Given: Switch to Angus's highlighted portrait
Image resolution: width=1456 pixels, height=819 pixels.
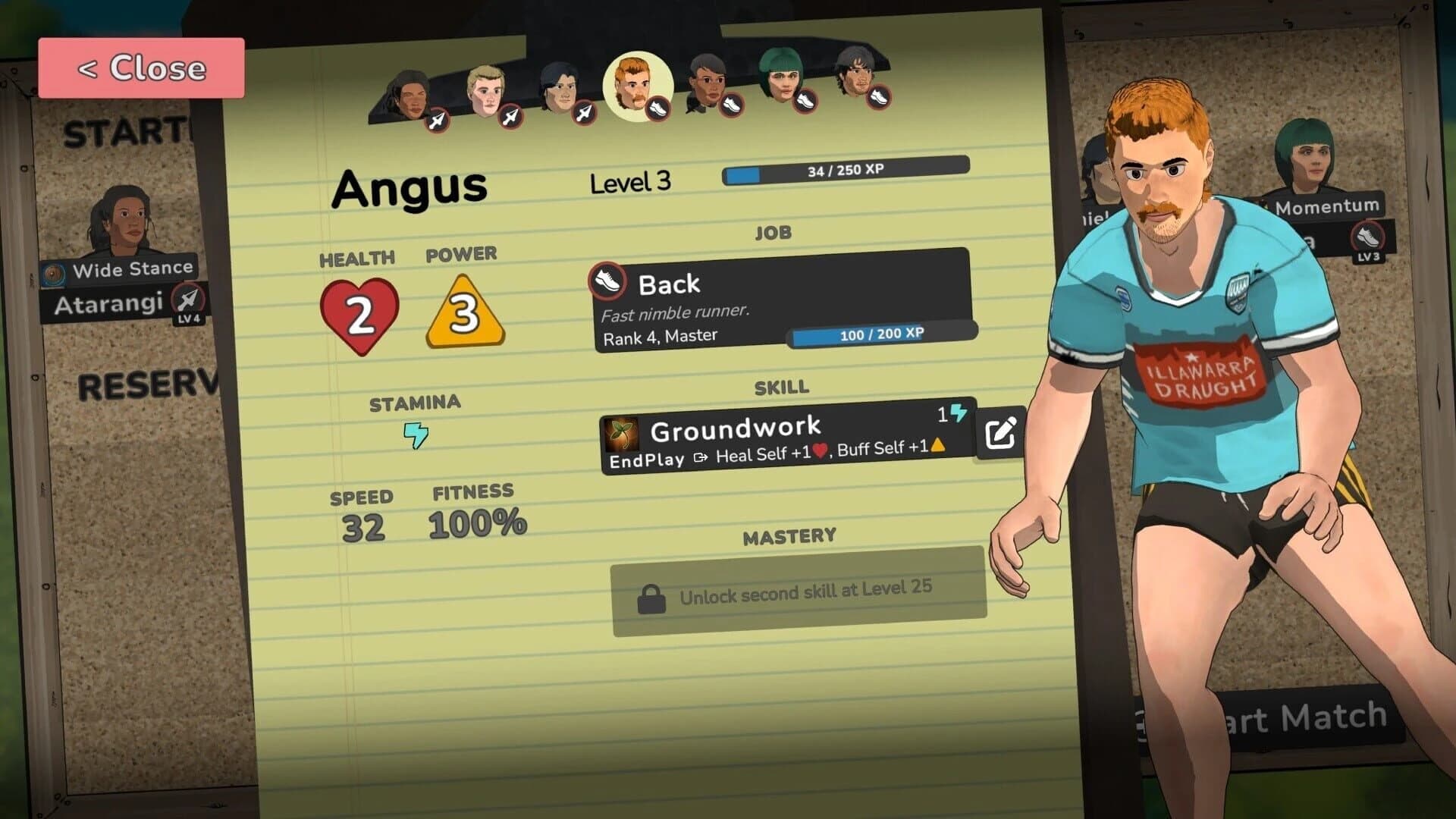Looking at the screenshot, I should (637, 86).
